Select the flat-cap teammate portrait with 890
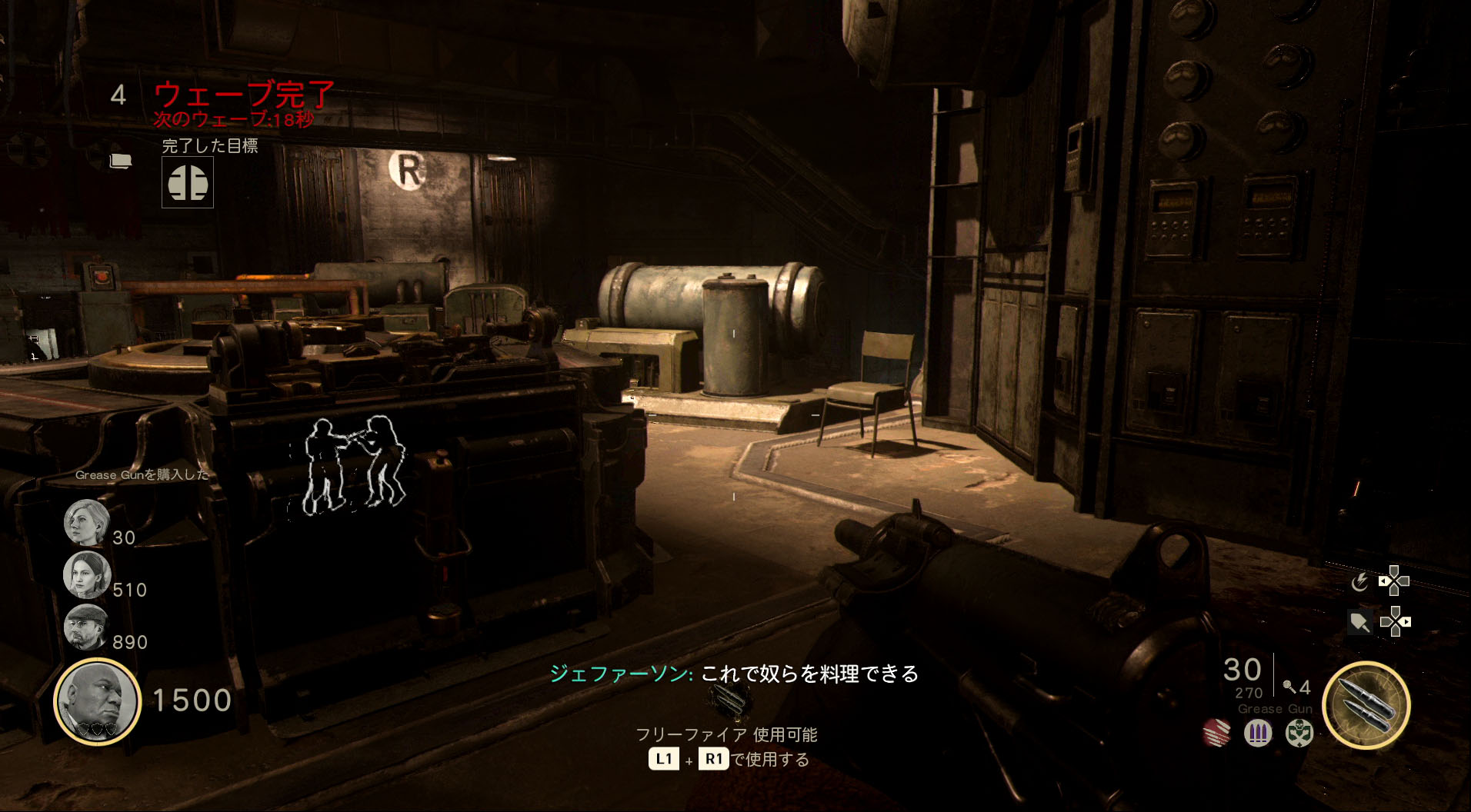This screenshot has height=812, width=1471. [x=85, y=627]
